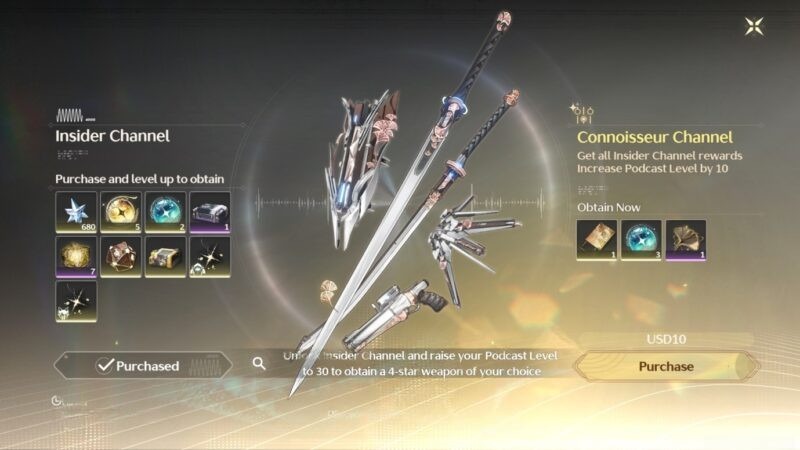800x450 pixels.
Task: Select the golden dust reward with count 7
Action: [76, 256]
